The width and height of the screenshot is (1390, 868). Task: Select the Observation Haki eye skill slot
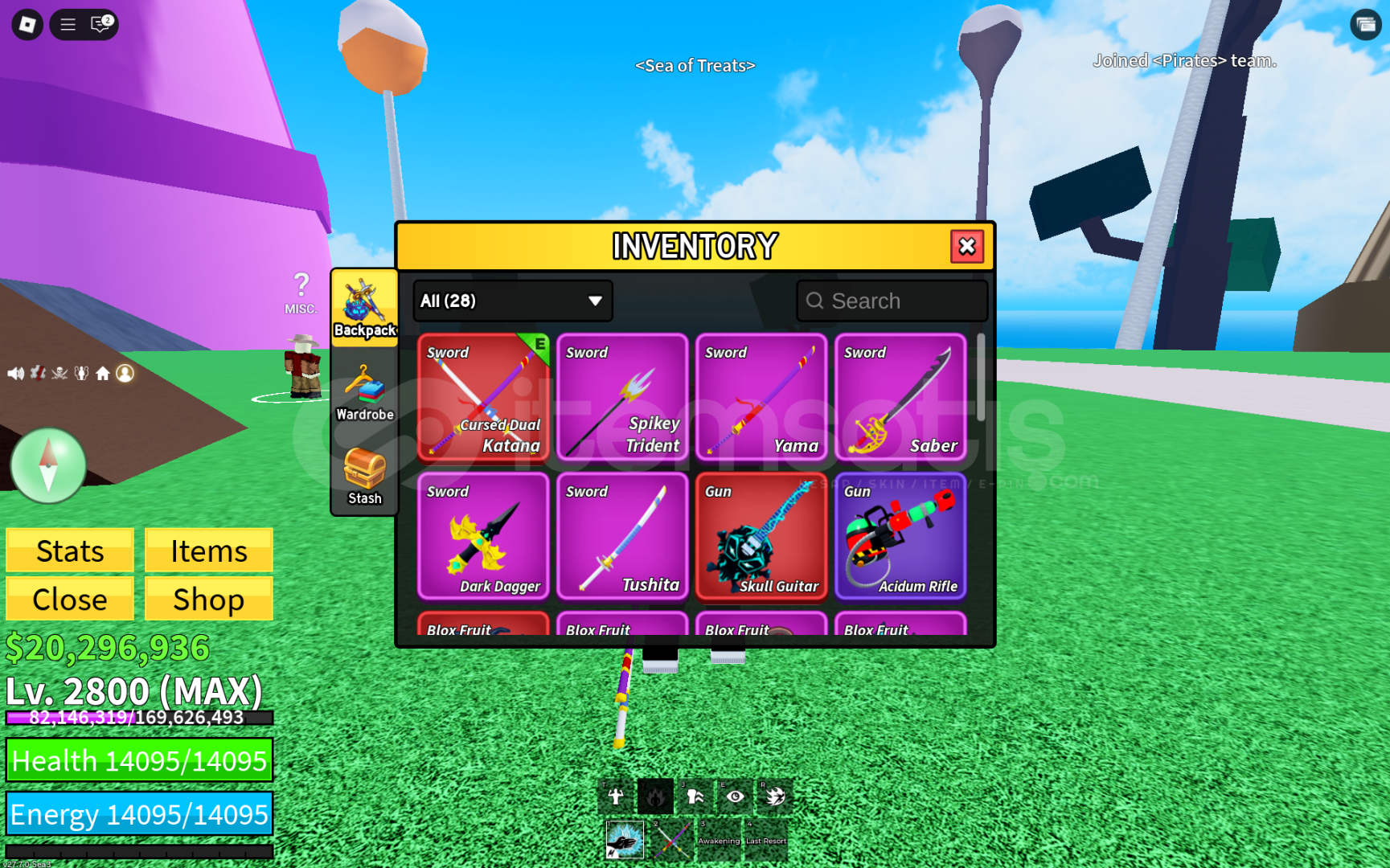734,796
